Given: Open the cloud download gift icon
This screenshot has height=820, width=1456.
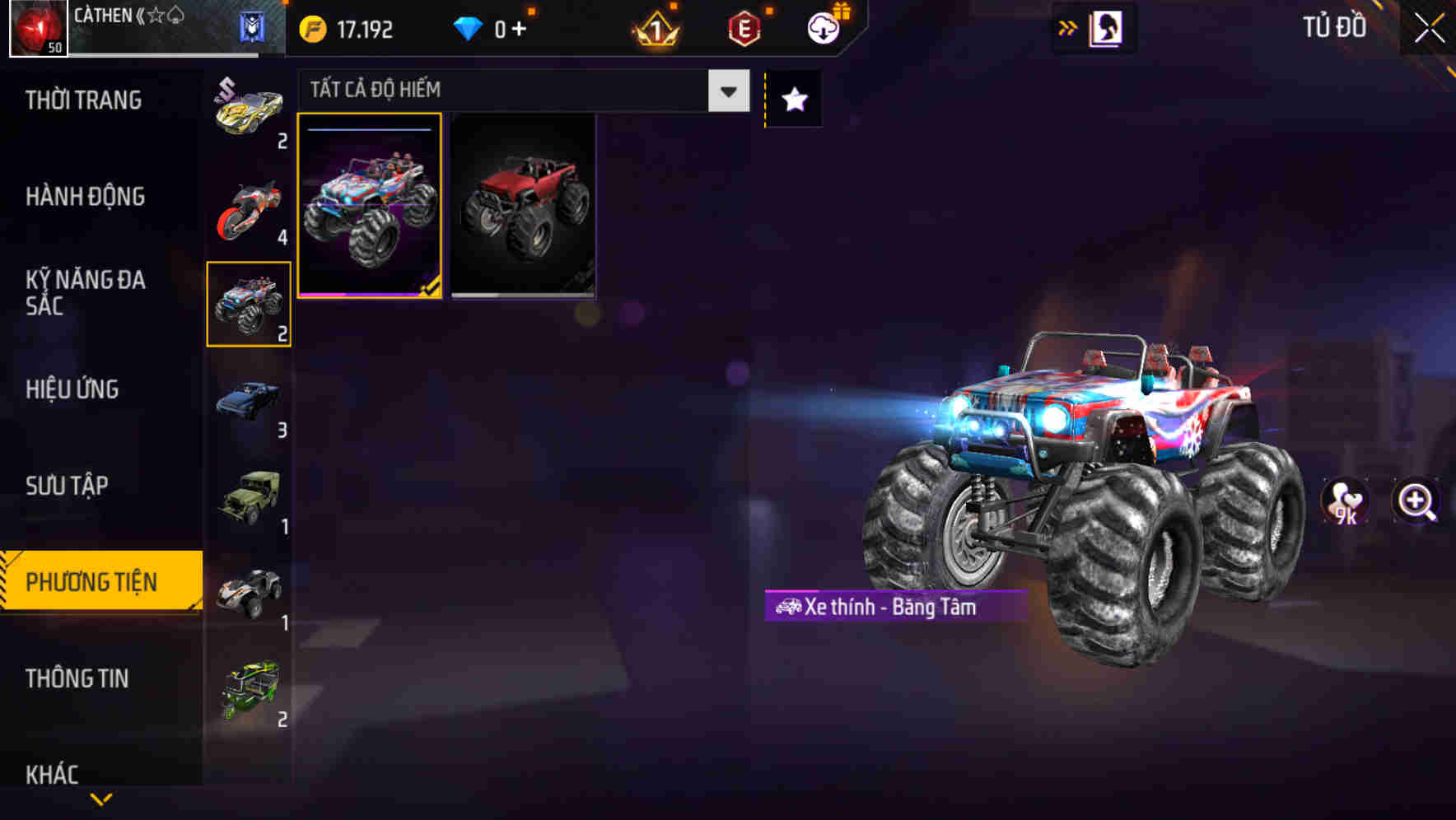Looking at the screenshot, I should (x=821, y=27).
